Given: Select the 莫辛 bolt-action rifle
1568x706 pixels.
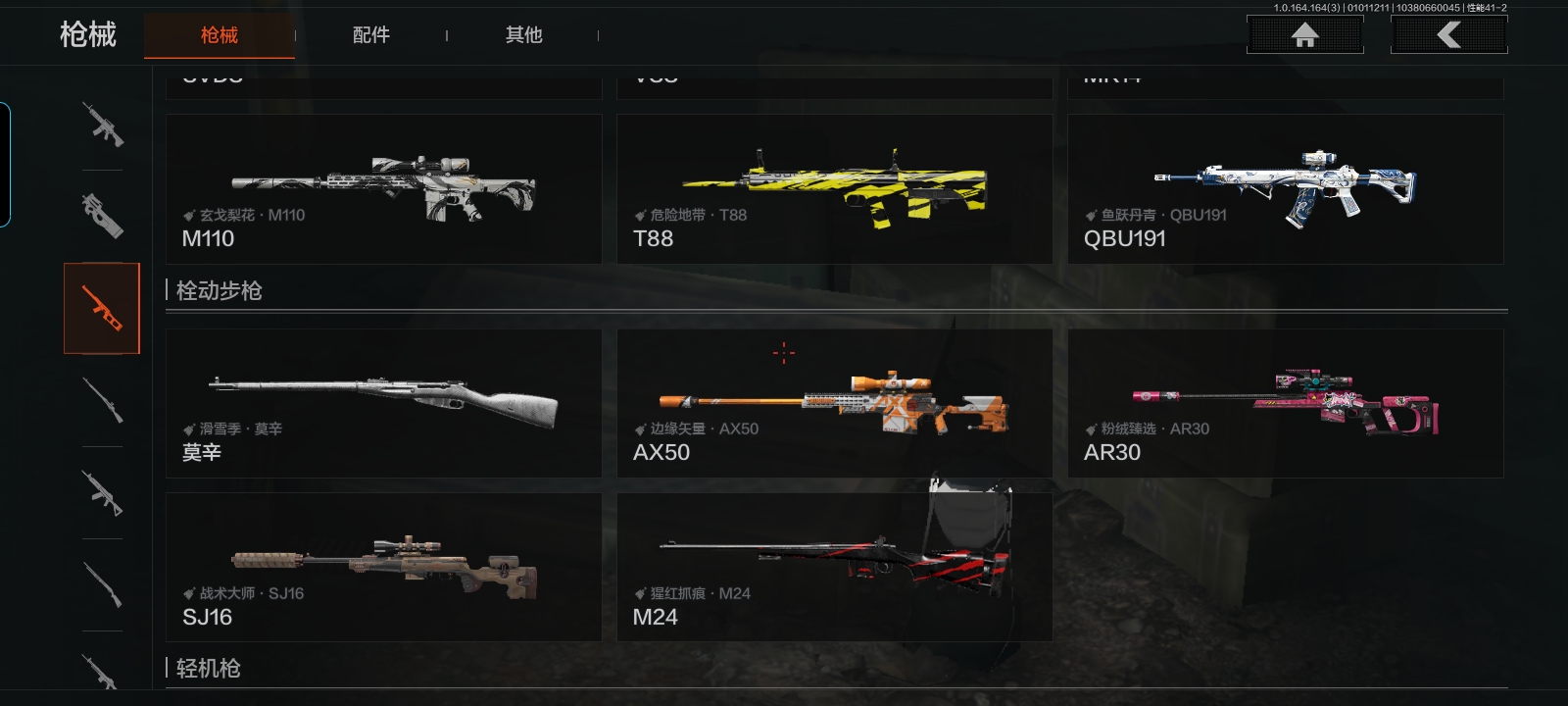Looking at the screenshot, I should tap(383, 403).
